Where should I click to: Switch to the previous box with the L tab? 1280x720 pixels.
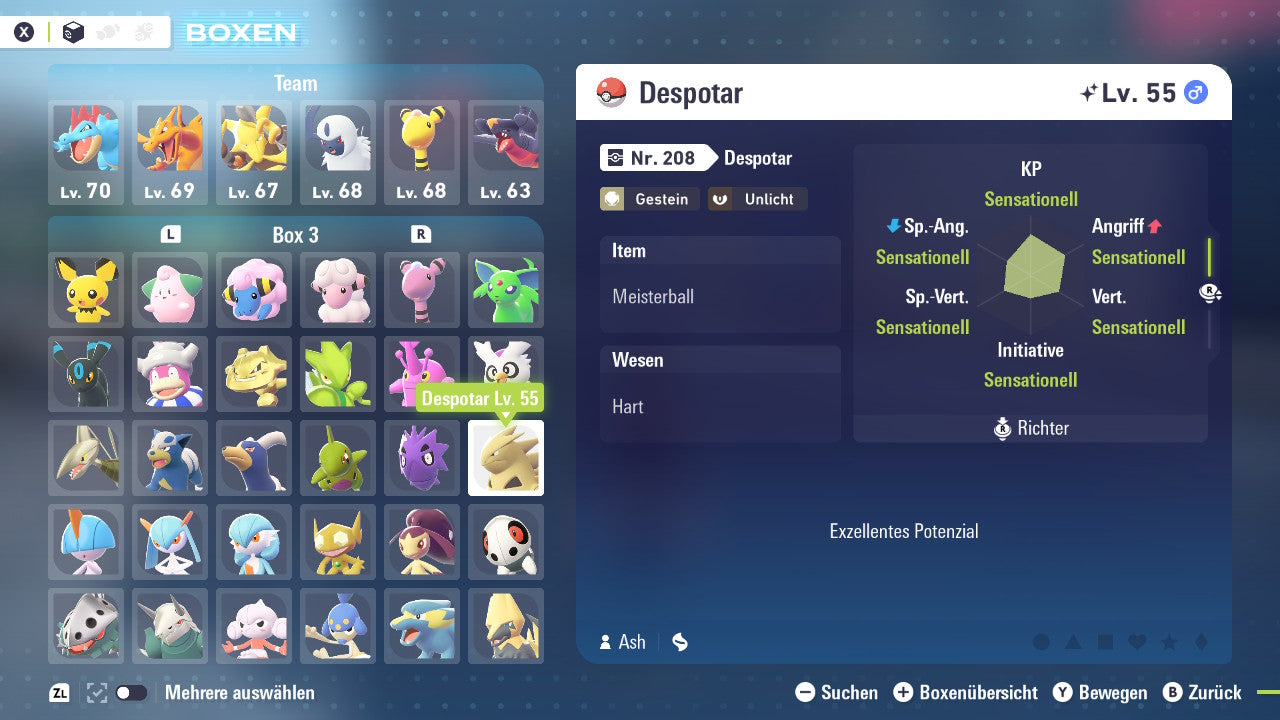click(x=170, y=235)
